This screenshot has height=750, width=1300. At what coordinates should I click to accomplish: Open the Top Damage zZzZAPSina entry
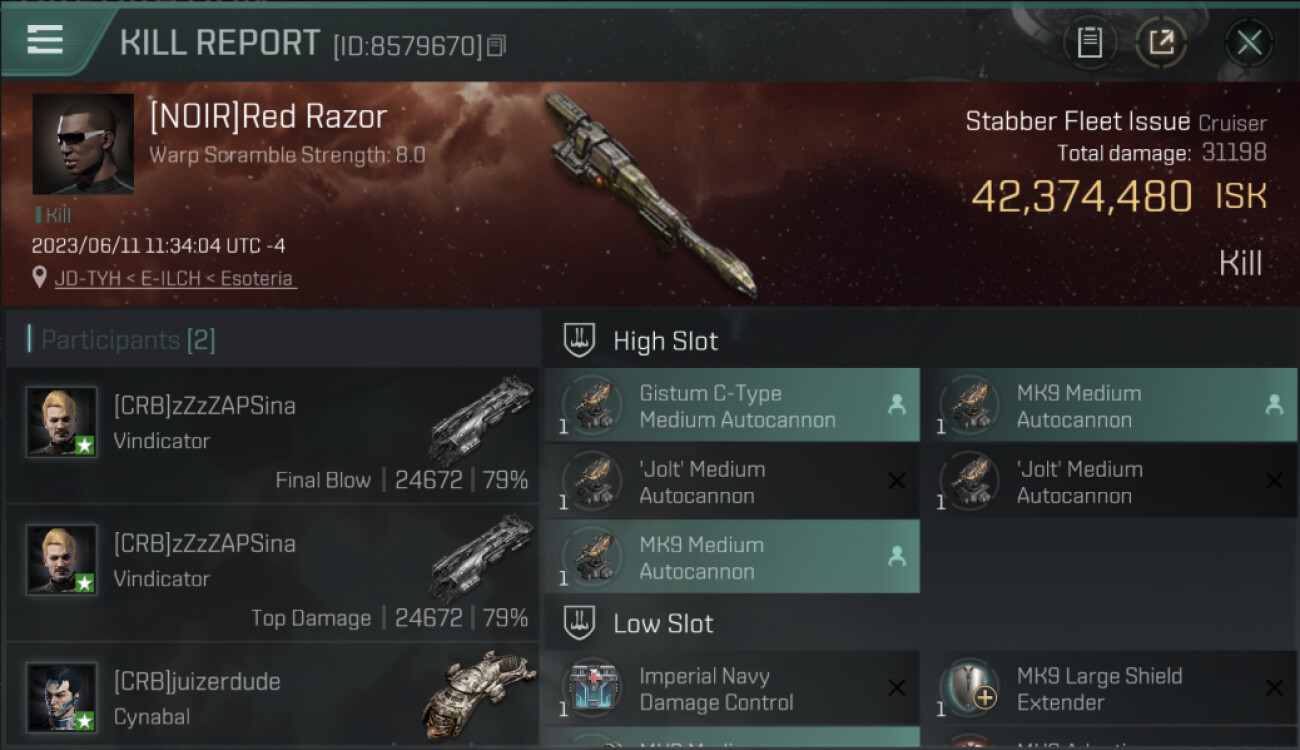(x=272, y=573)
